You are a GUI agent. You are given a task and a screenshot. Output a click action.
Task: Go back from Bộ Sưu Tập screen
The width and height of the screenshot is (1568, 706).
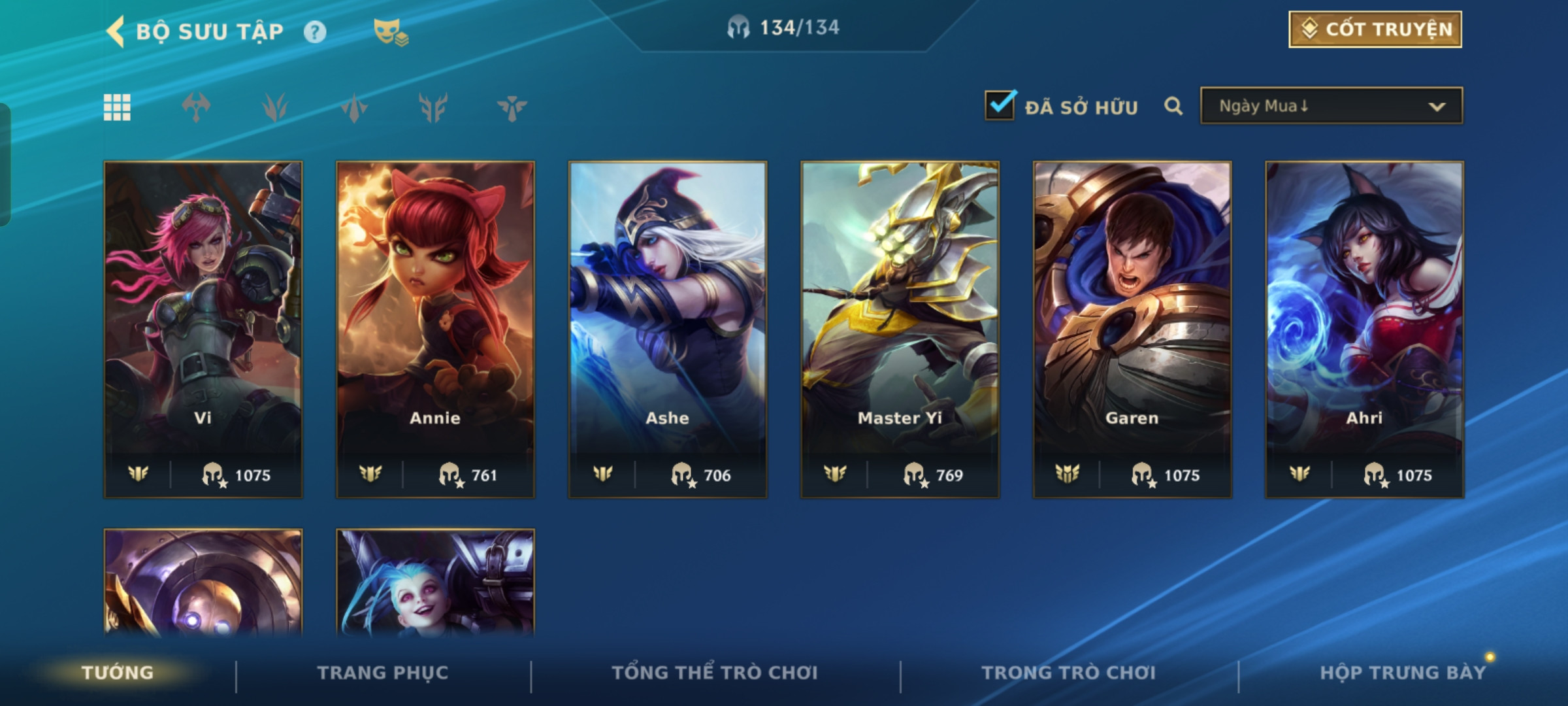(116, 31)
